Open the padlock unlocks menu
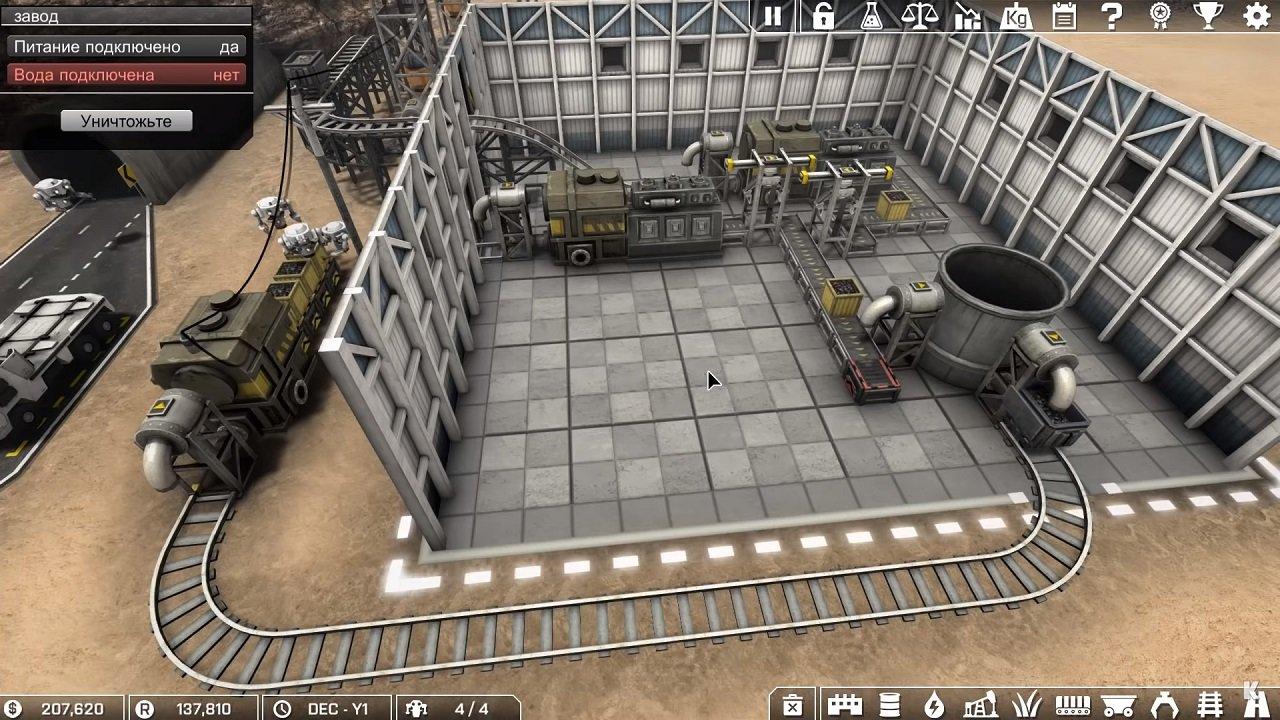The image size is (1280, 720). [x=822, y=16]
